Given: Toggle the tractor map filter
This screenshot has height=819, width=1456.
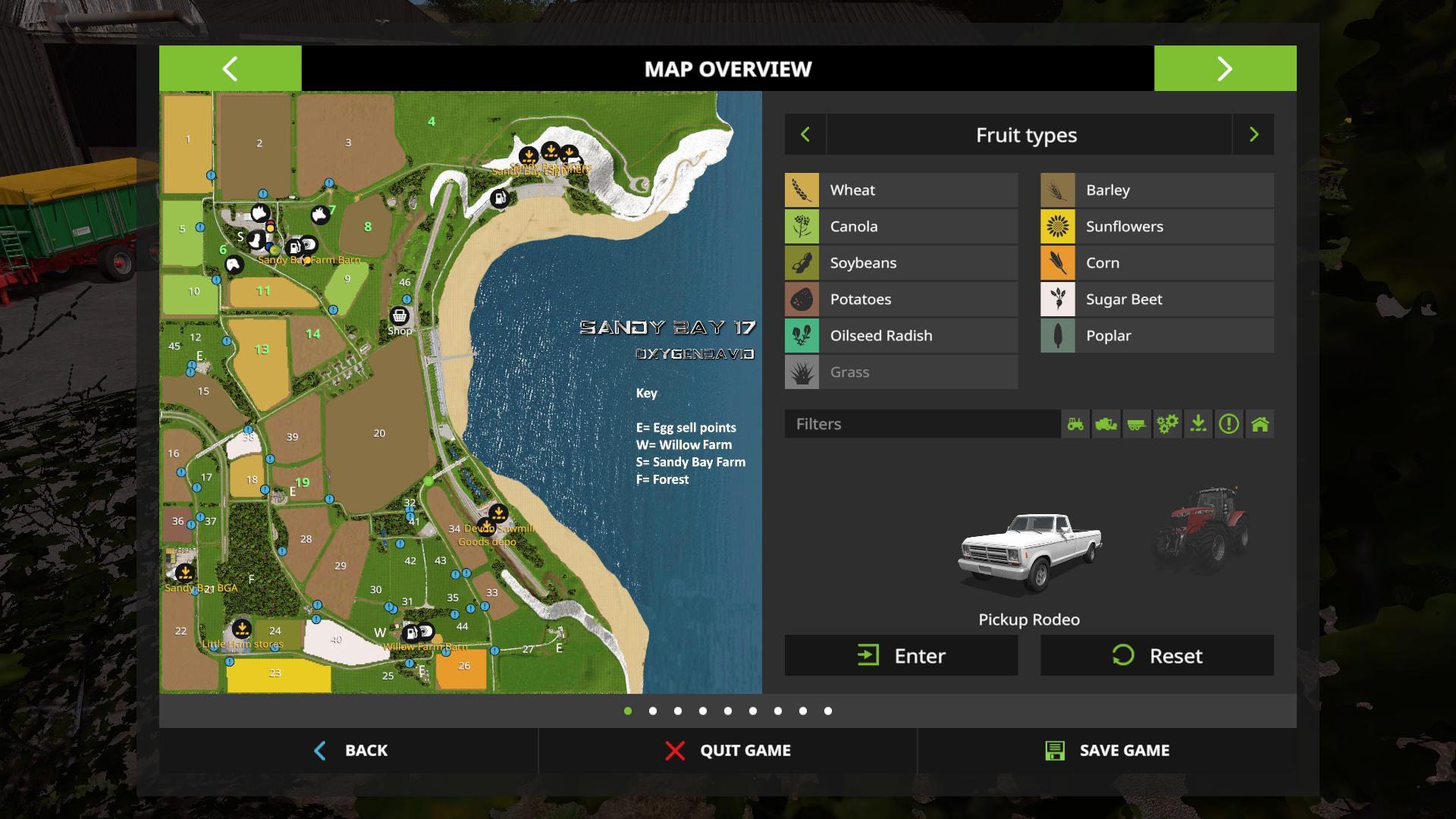Looking at the screenshot, I should pyautogui.click(x=1075, y=424).
